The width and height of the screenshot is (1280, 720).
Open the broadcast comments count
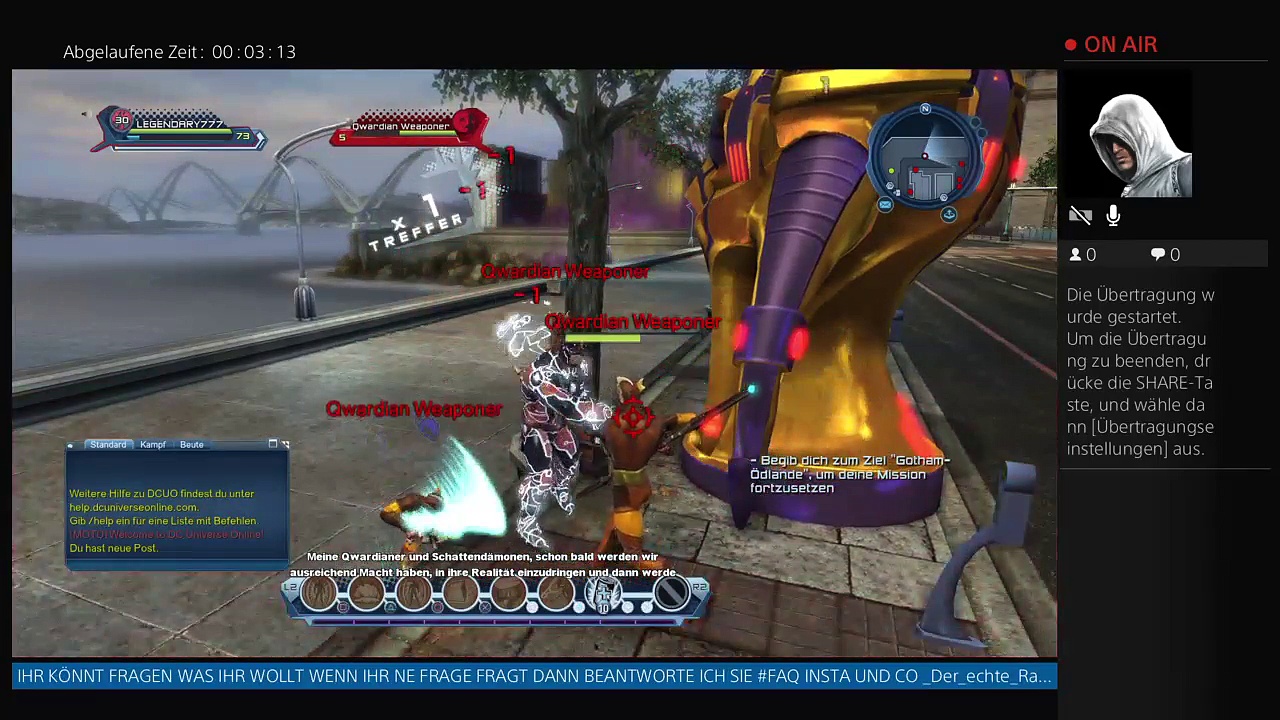[x=1165, y=255]
